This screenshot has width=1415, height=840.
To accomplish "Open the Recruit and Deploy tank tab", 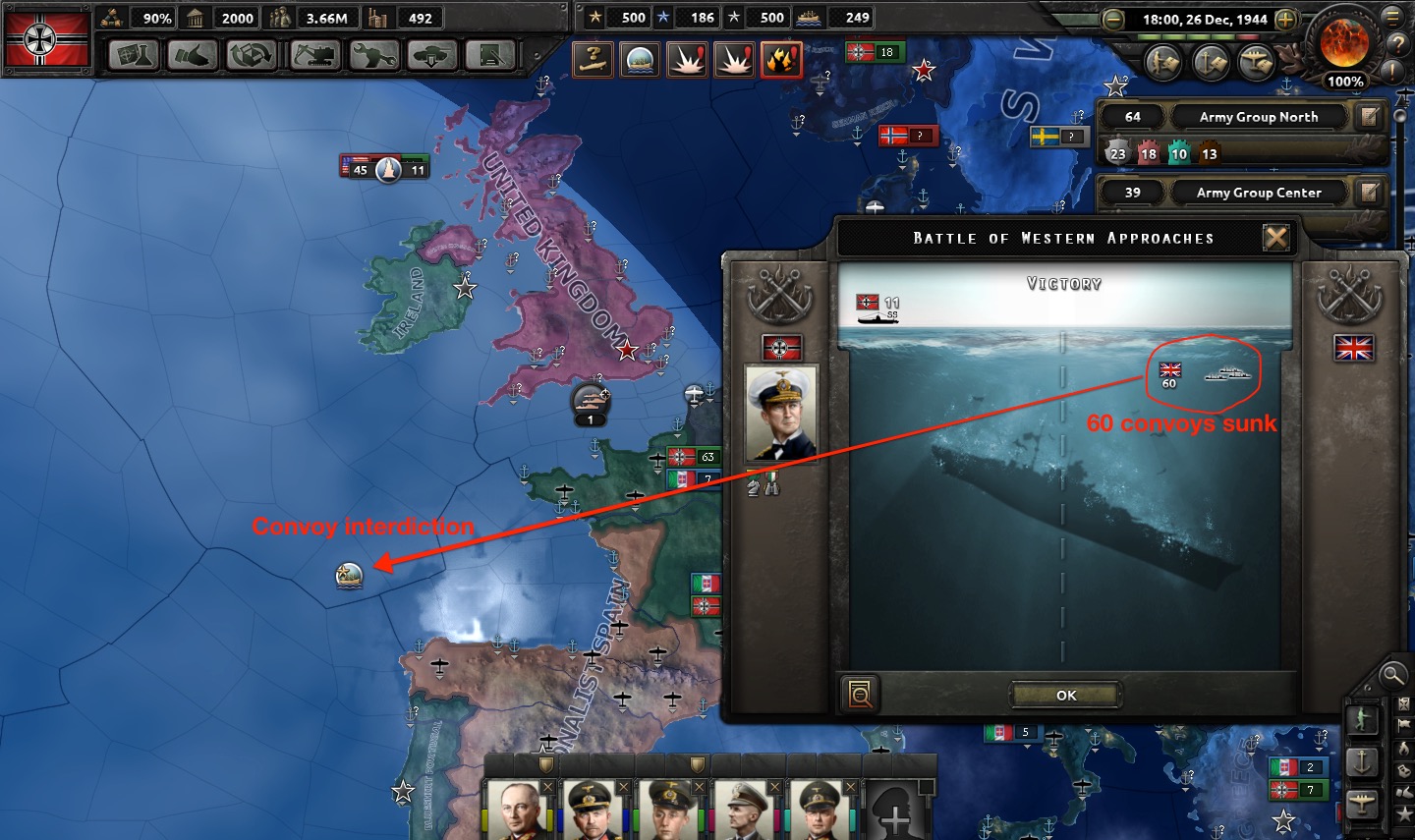I will point(432,56).
